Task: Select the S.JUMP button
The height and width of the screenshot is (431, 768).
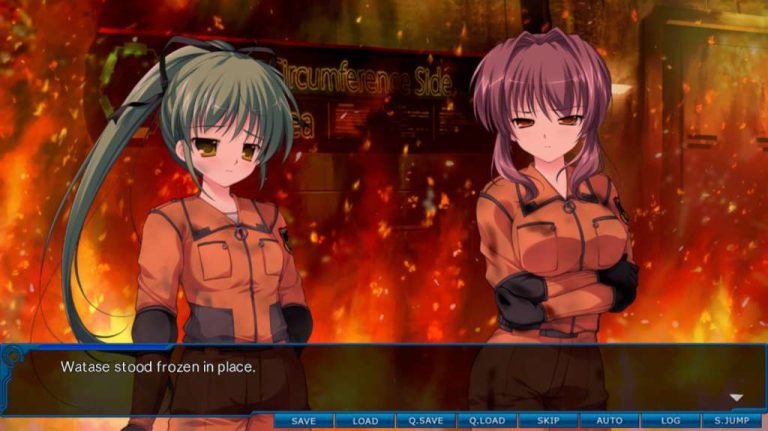Action: click(732, 421)
